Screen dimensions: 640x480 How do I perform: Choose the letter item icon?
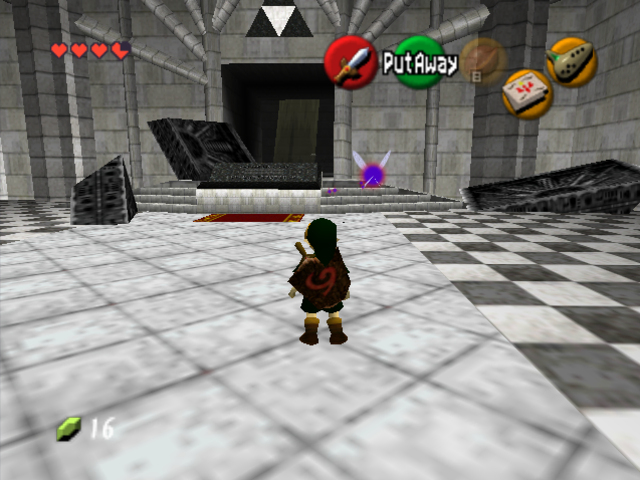pyautogui.click(x=527, y=93)
